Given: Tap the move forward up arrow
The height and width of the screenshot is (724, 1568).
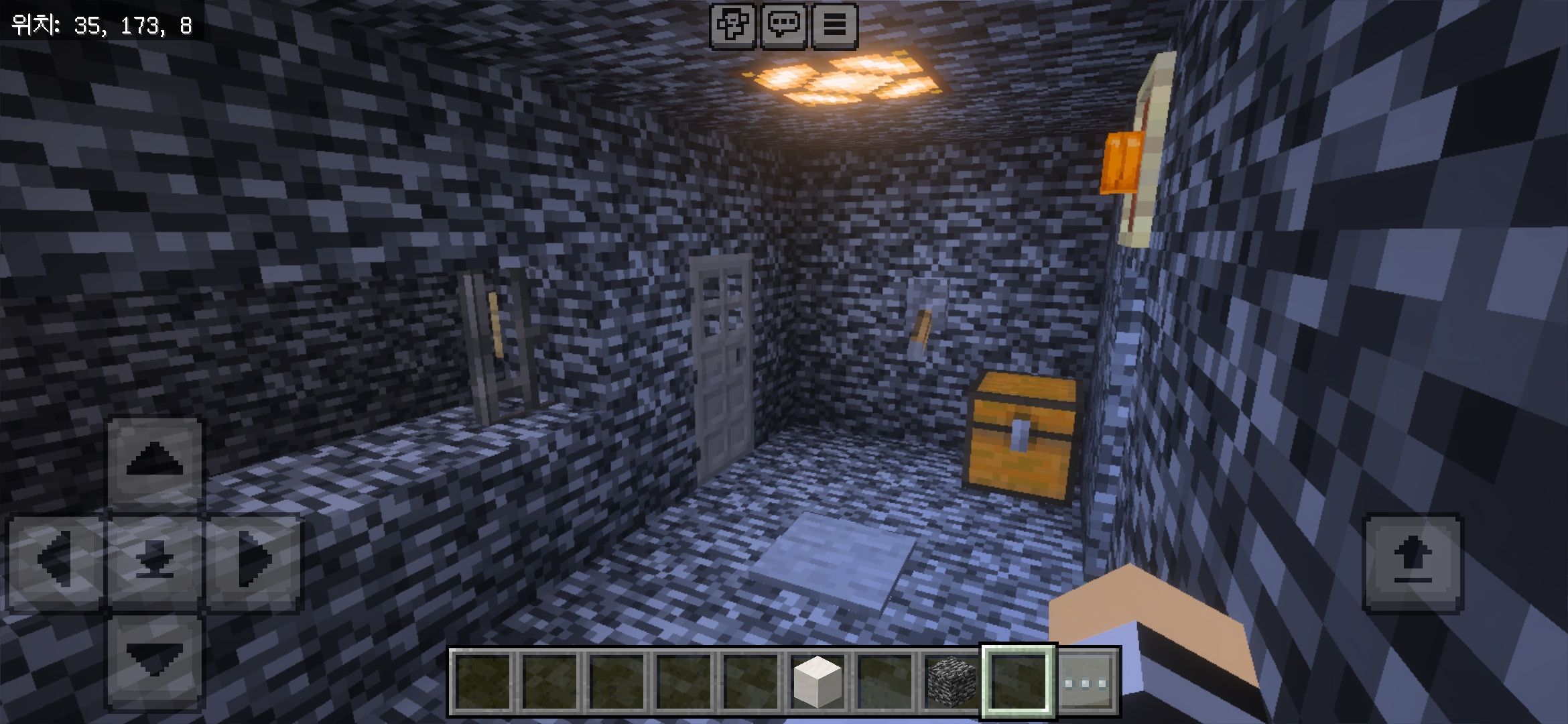Looking at the screenshot, I should click(155, 461).
